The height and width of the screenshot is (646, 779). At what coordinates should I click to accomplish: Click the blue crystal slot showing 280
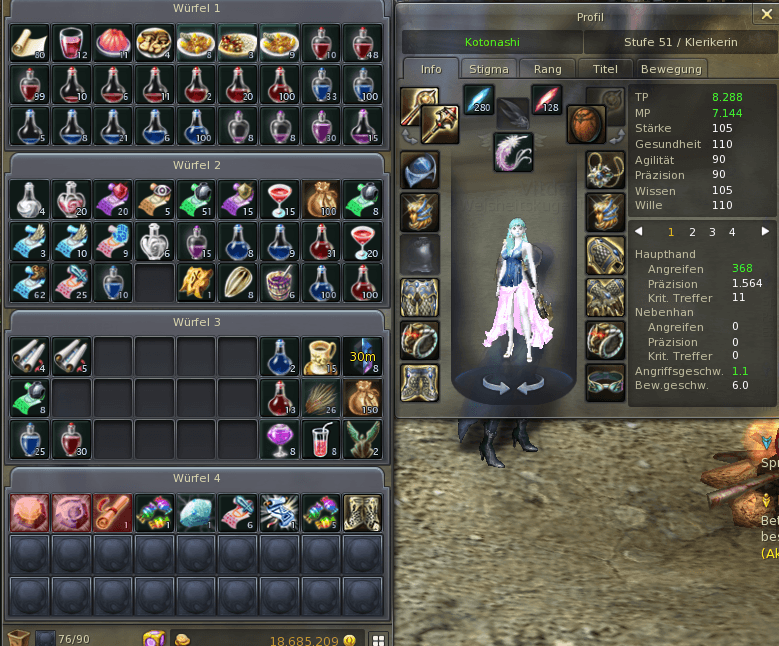(x=480, y=101)
